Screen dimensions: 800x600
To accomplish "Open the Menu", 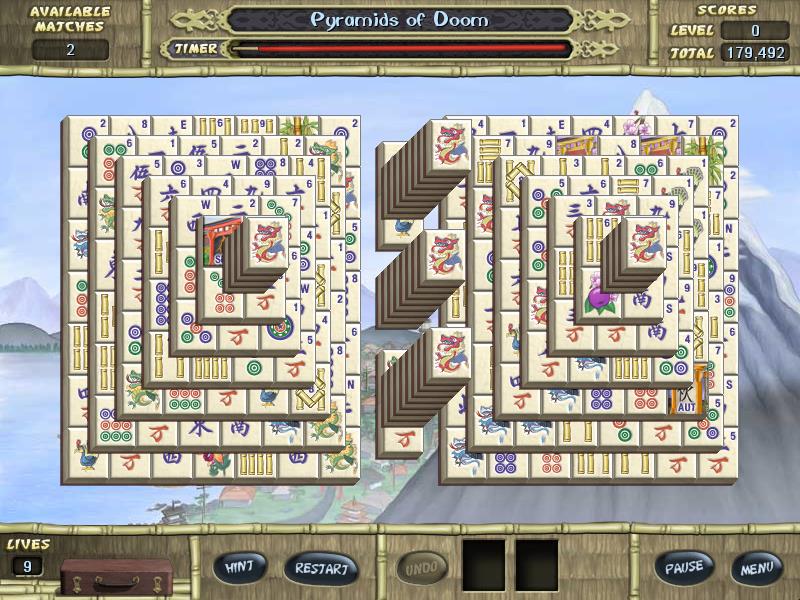I will (755, 568).
